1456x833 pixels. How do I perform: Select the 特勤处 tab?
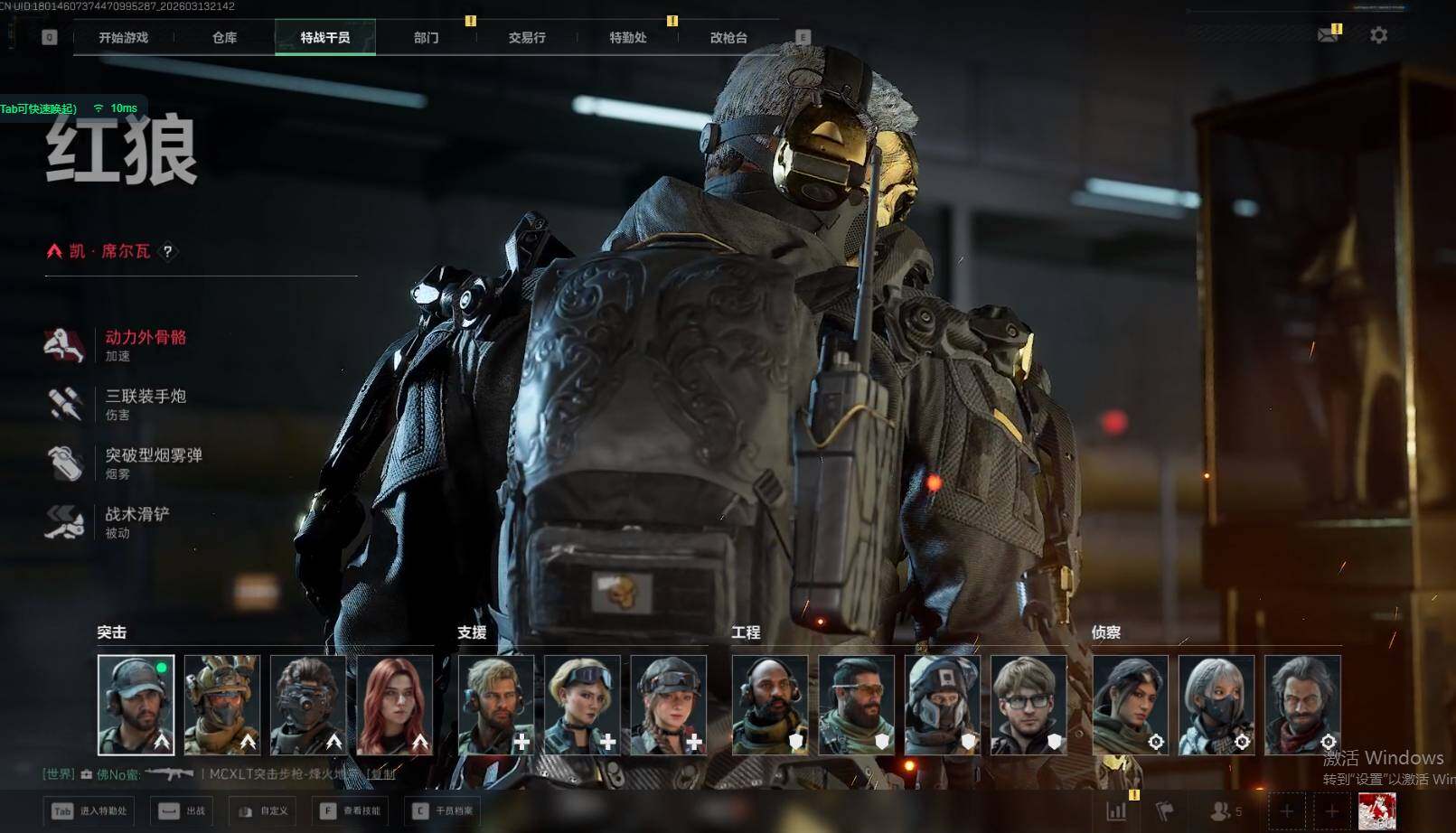627,38
